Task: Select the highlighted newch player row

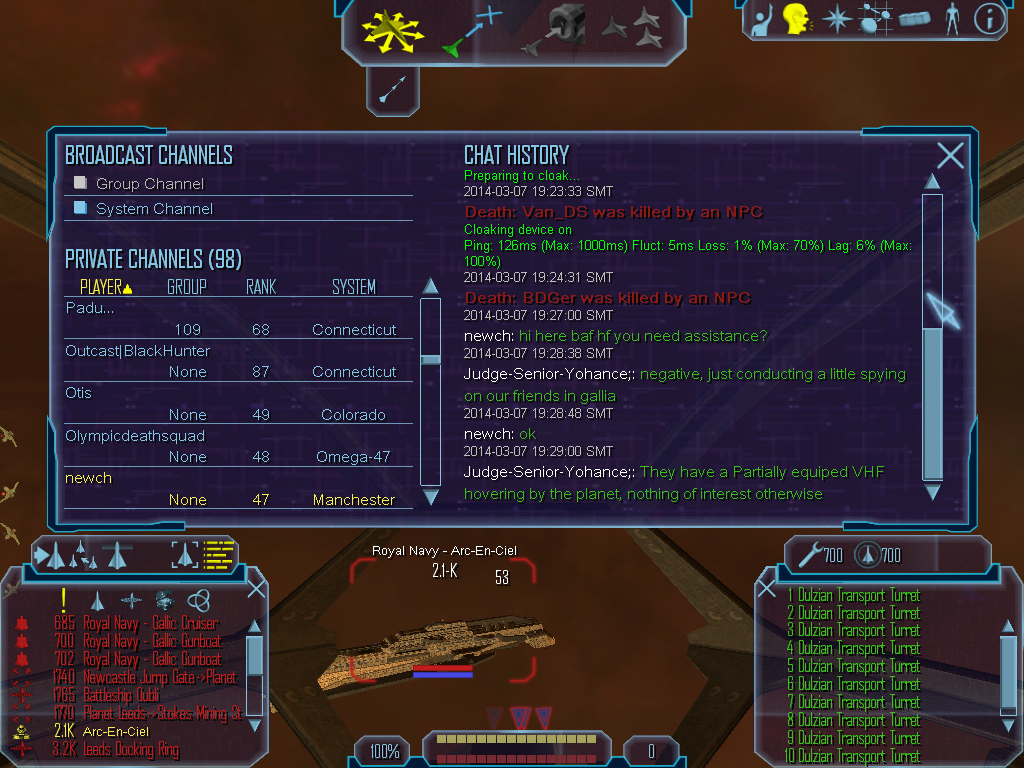Action: [x=88, y=478]
